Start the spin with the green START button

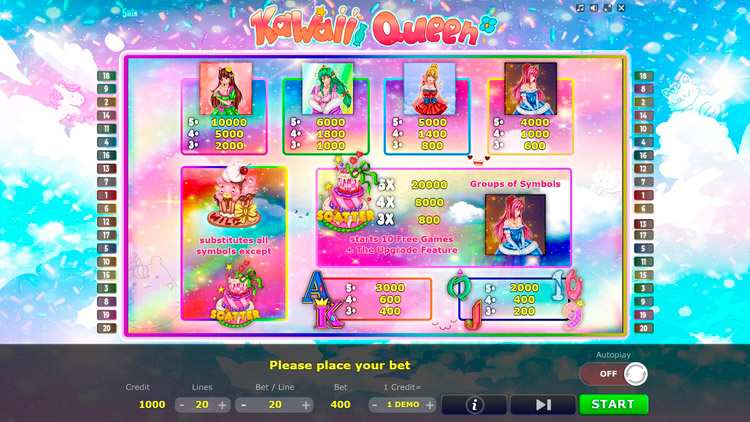613,404
